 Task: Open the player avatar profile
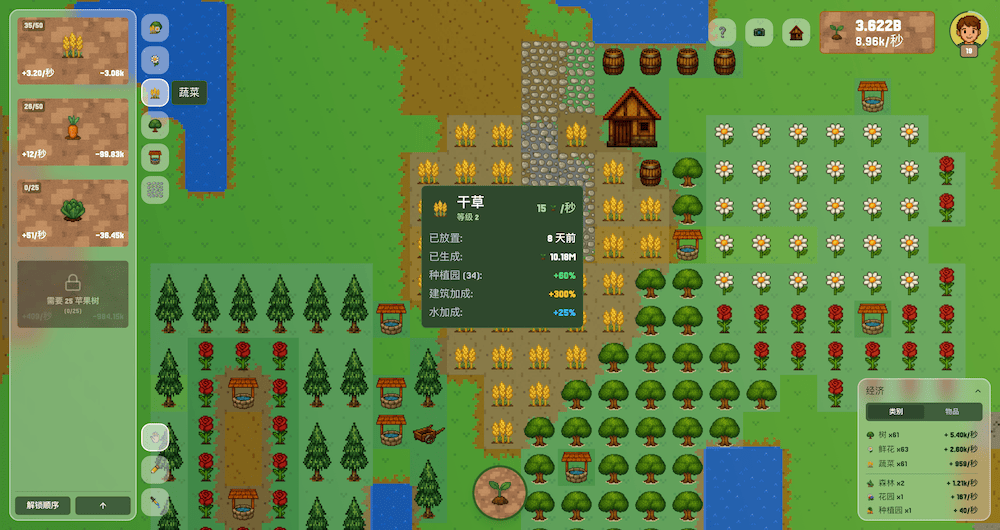[968, 33]
